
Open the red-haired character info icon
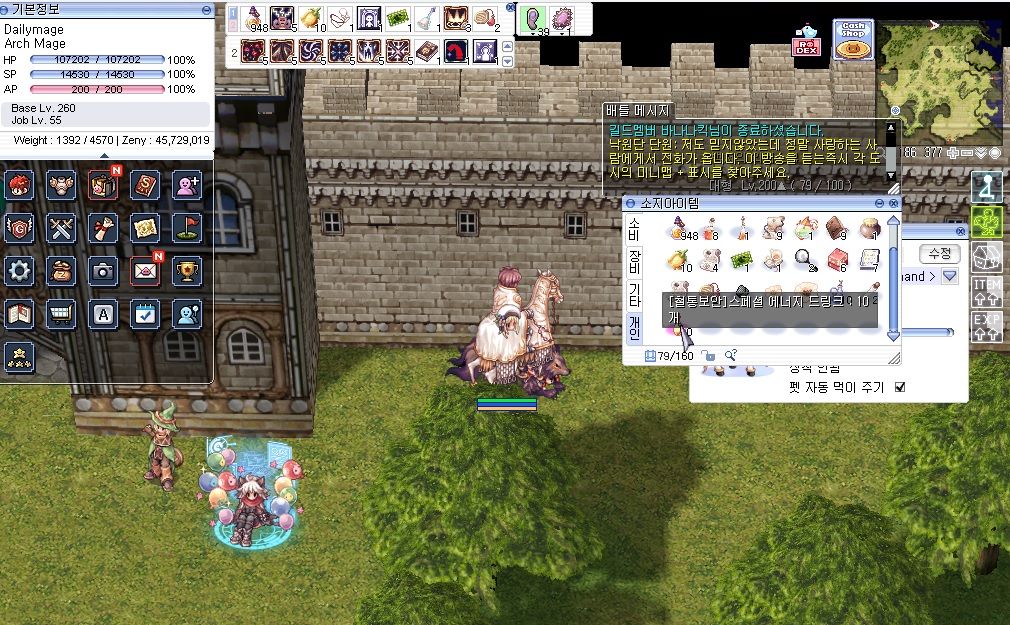pyautogui.click(x=20, y=185)
